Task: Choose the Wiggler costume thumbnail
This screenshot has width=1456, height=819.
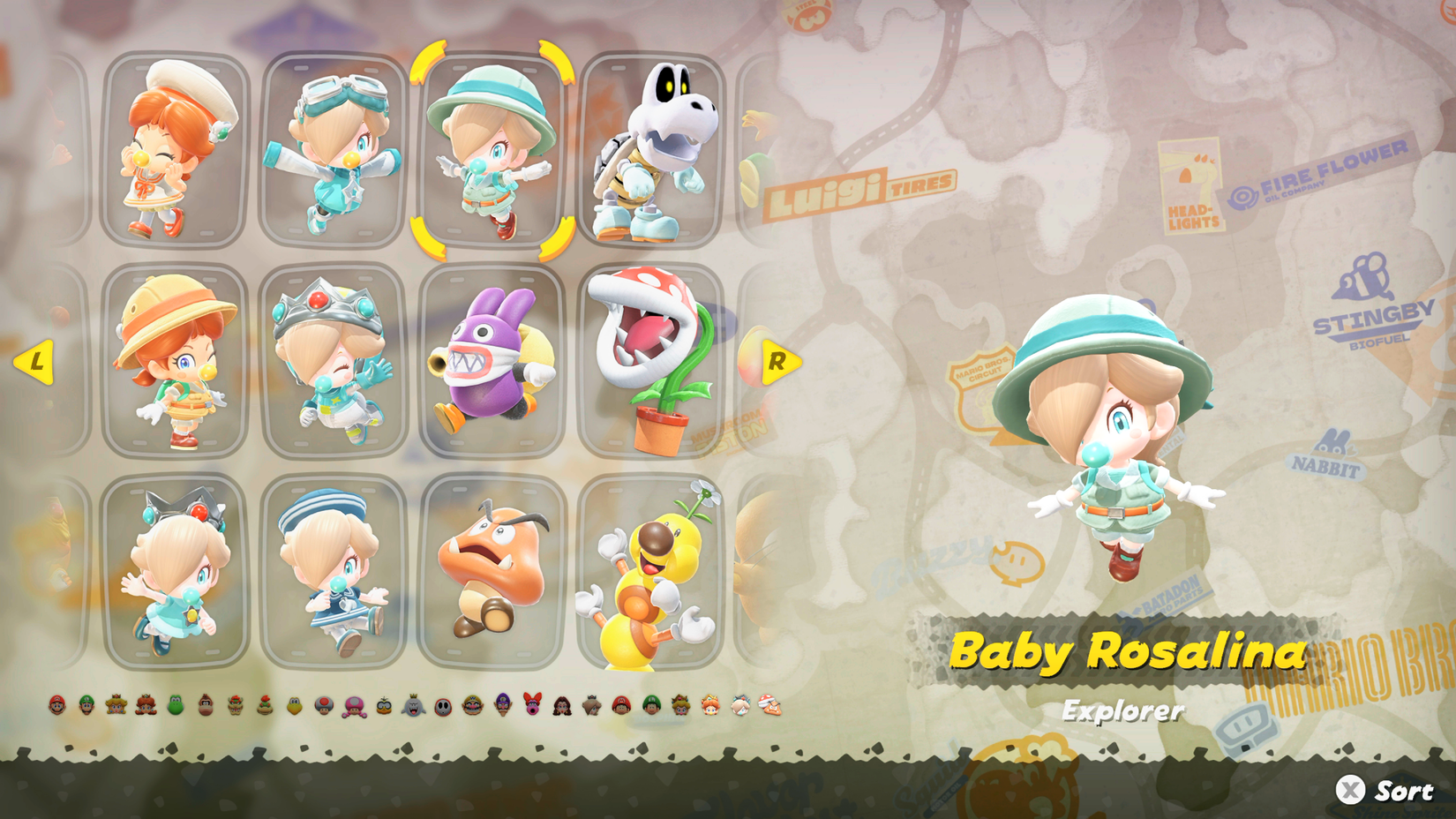Action: point(653,574)
